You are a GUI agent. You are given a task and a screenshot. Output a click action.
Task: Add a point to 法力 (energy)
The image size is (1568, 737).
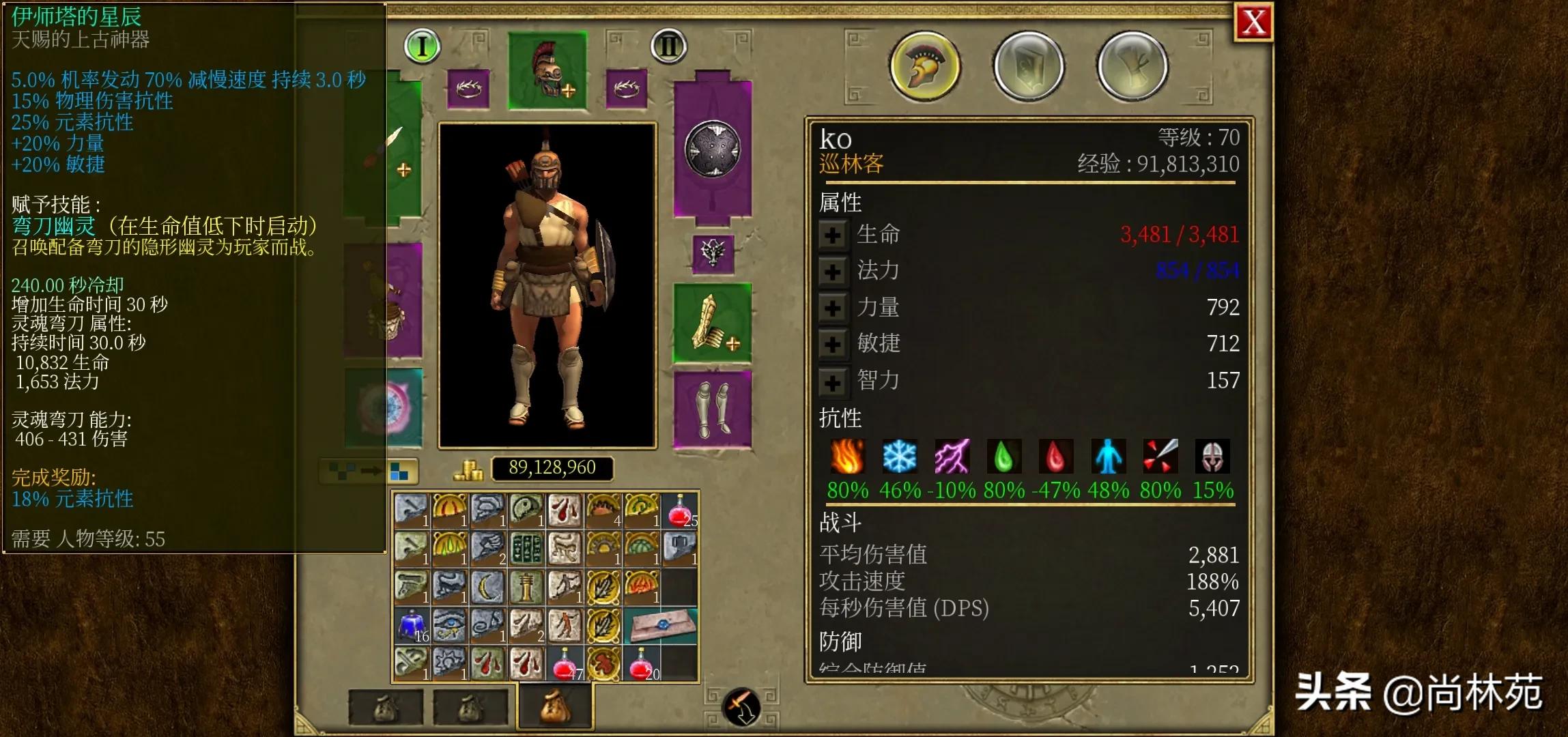point(832,272)
